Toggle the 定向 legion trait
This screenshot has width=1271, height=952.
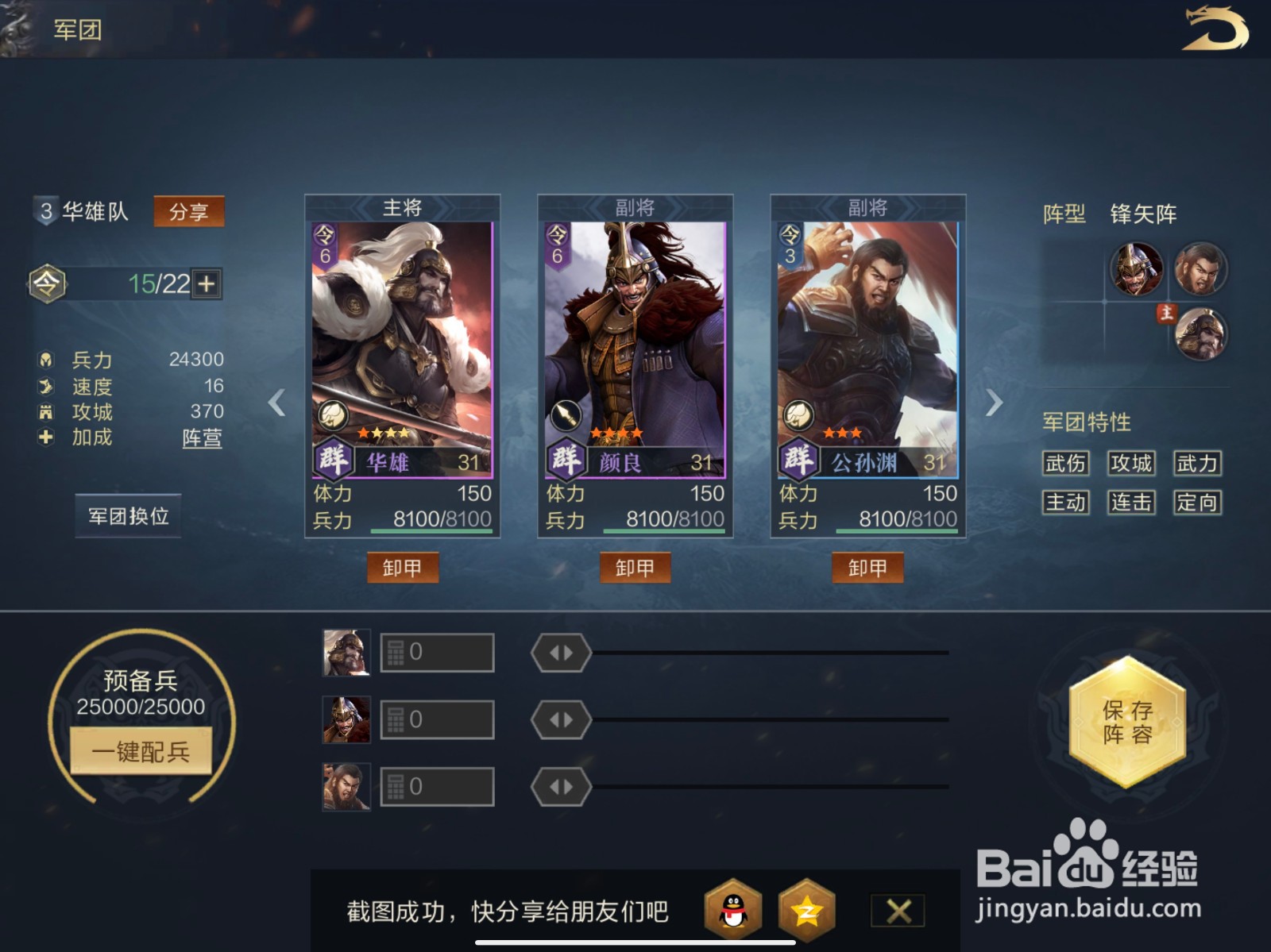click(1196, 503)
